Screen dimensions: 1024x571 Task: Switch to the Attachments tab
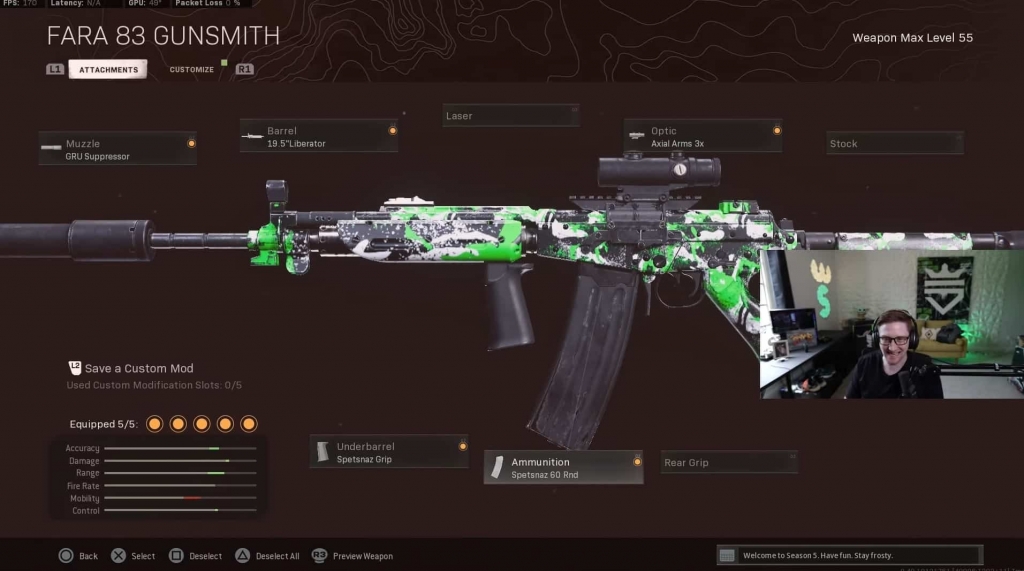tap(108, 69)
